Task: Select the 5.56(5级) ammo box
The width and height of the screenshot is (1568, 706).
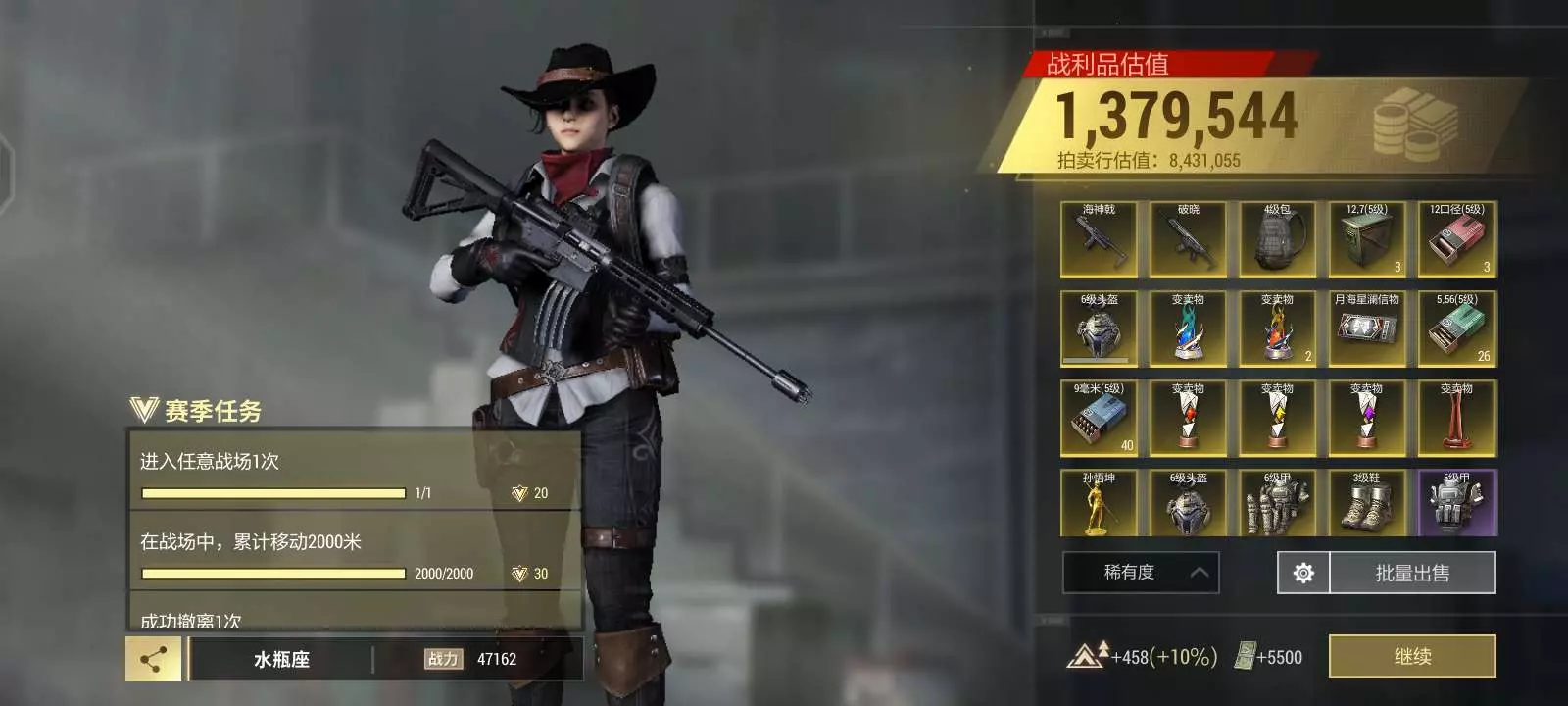Action: (1456, 328)
